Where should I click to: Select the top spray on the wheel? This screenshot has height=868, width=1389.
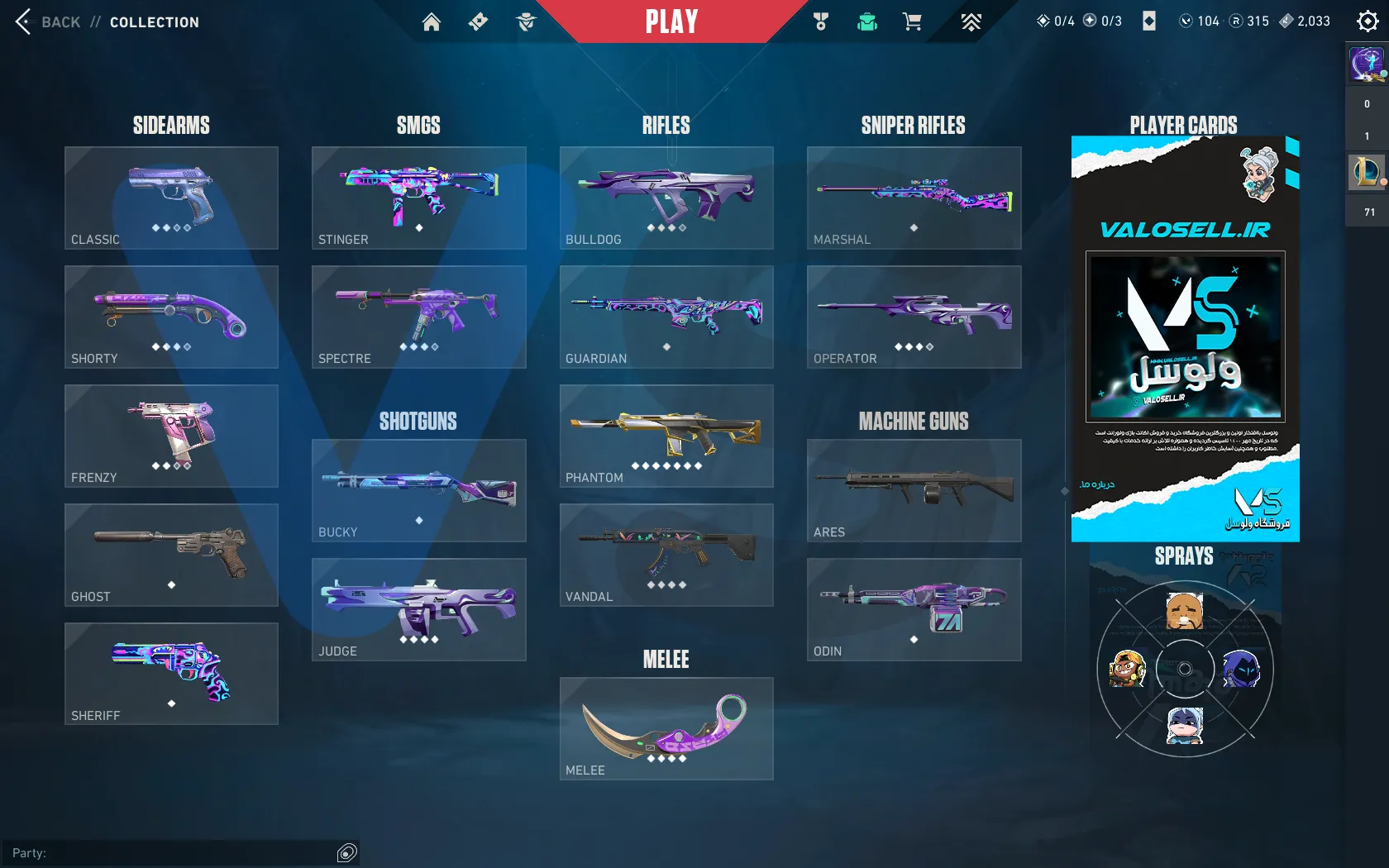click(x=1184, y=611)
